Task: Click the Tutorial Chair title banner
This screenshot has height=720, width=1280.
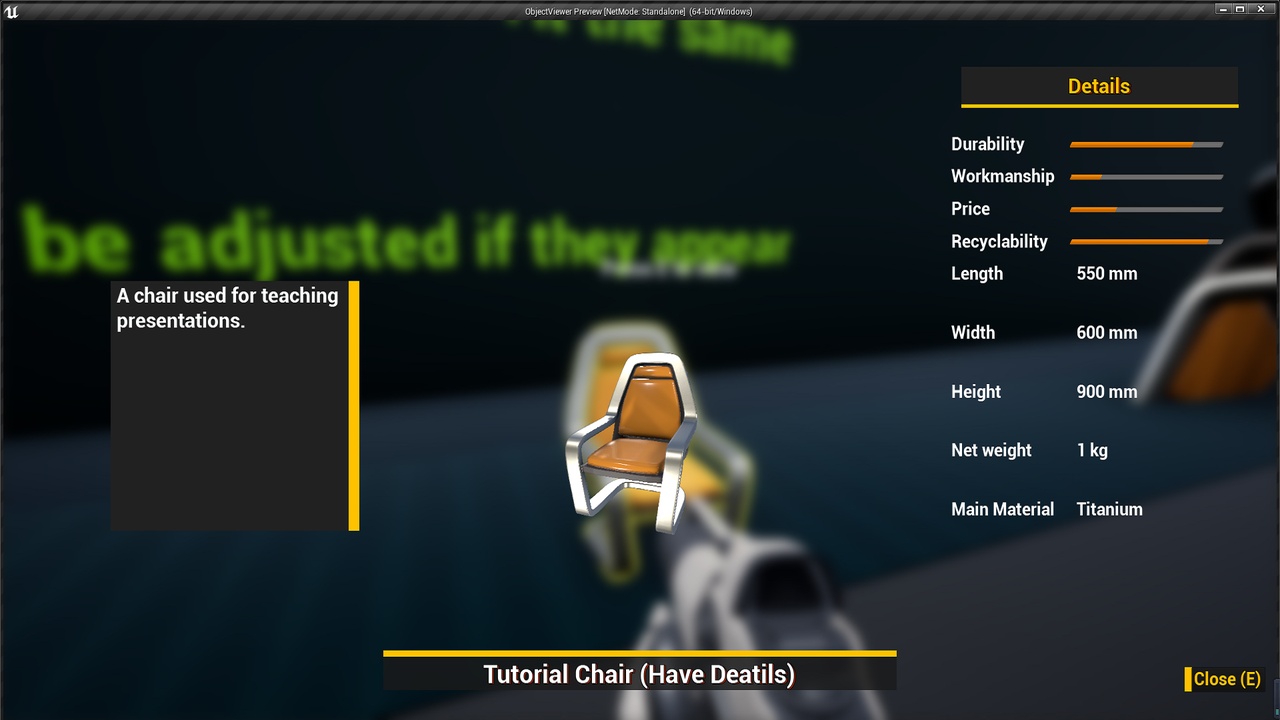Action: click(640, 674)
